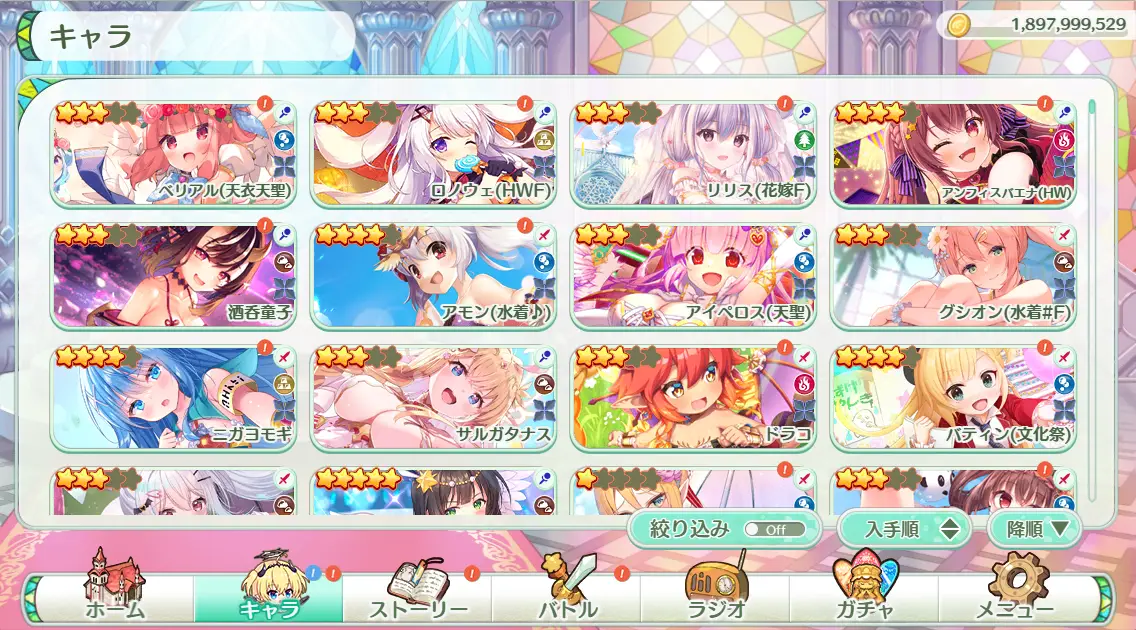This screenshot has height=630, width=1136.
Task: Open the 入手順 sort dropdown
Action: [x=904, y=529]
